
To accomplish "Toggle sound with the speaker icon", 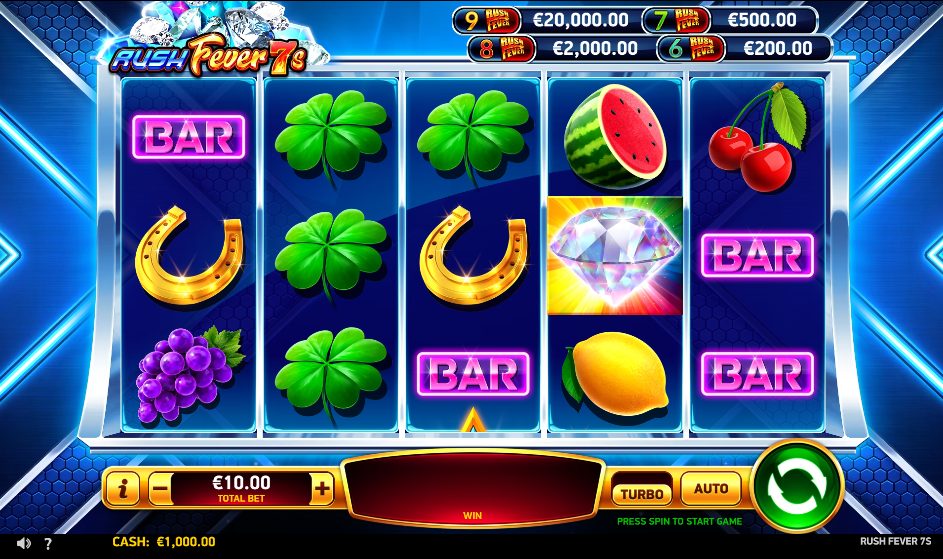I will (23, 543).
